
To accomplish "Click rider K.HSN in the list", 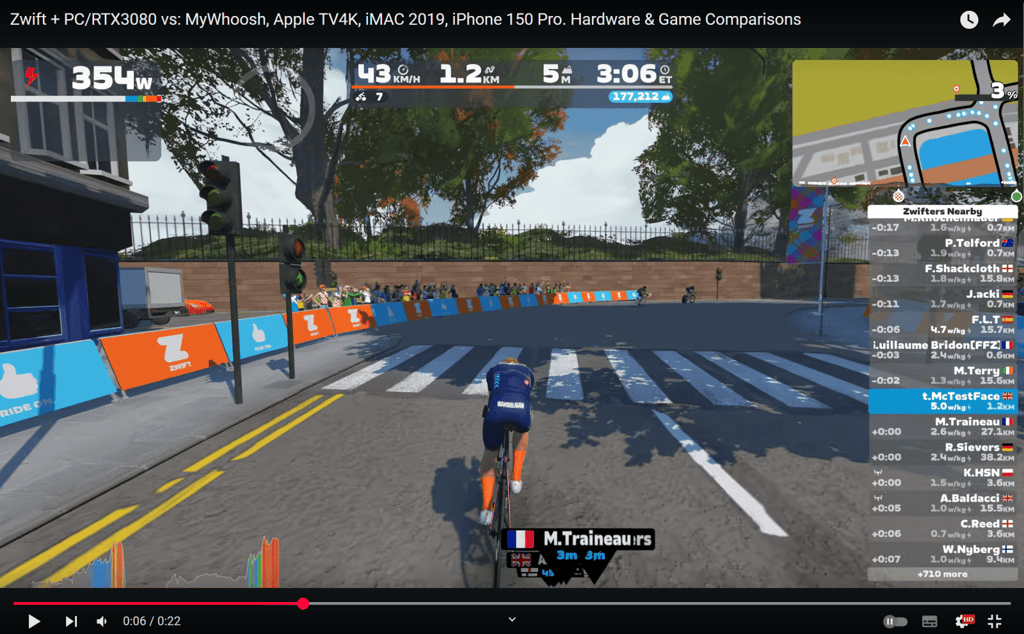I will click(942, 477).
